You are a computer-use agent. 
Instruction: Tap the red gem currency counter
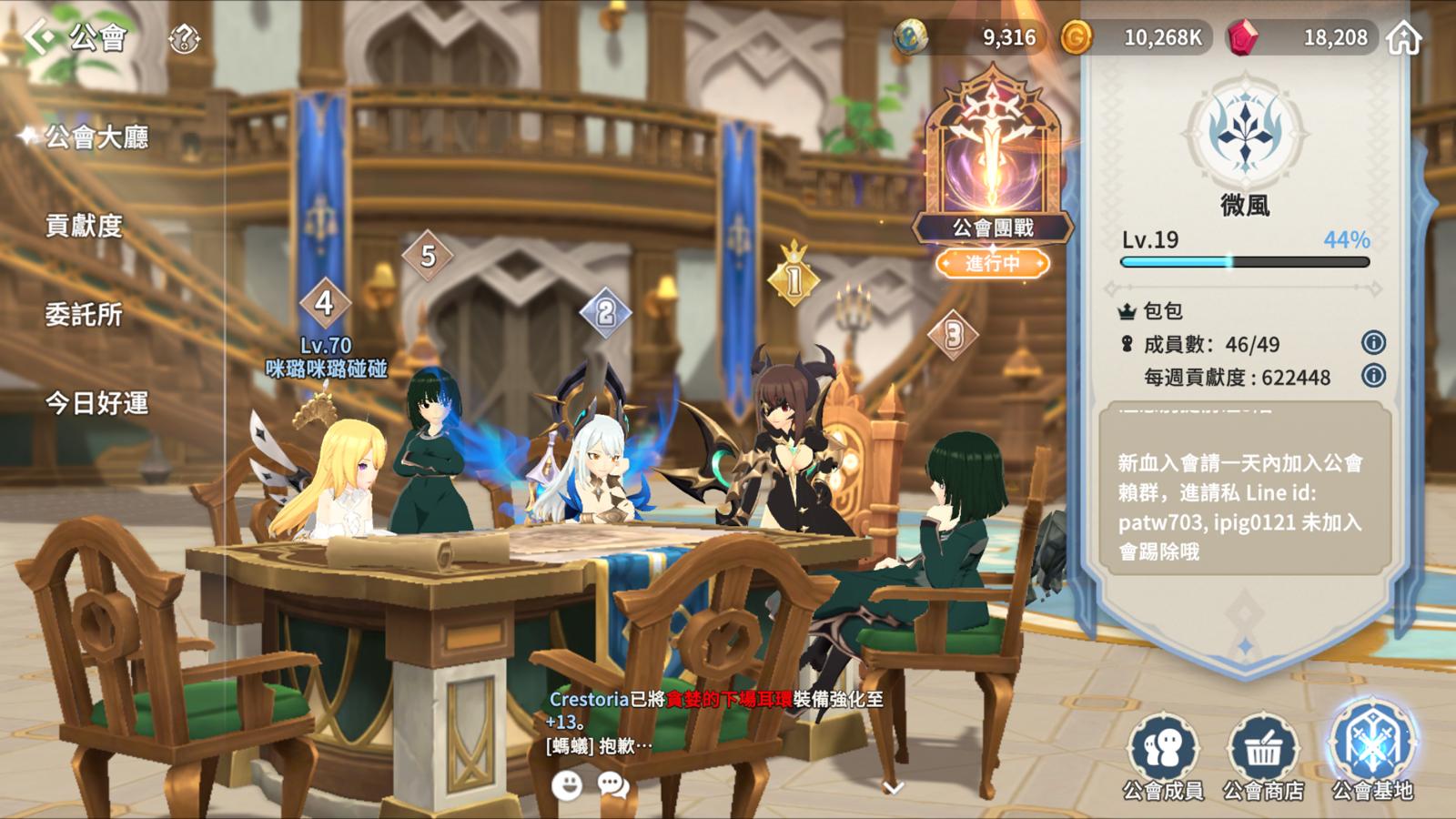[x=1301, y=37]
